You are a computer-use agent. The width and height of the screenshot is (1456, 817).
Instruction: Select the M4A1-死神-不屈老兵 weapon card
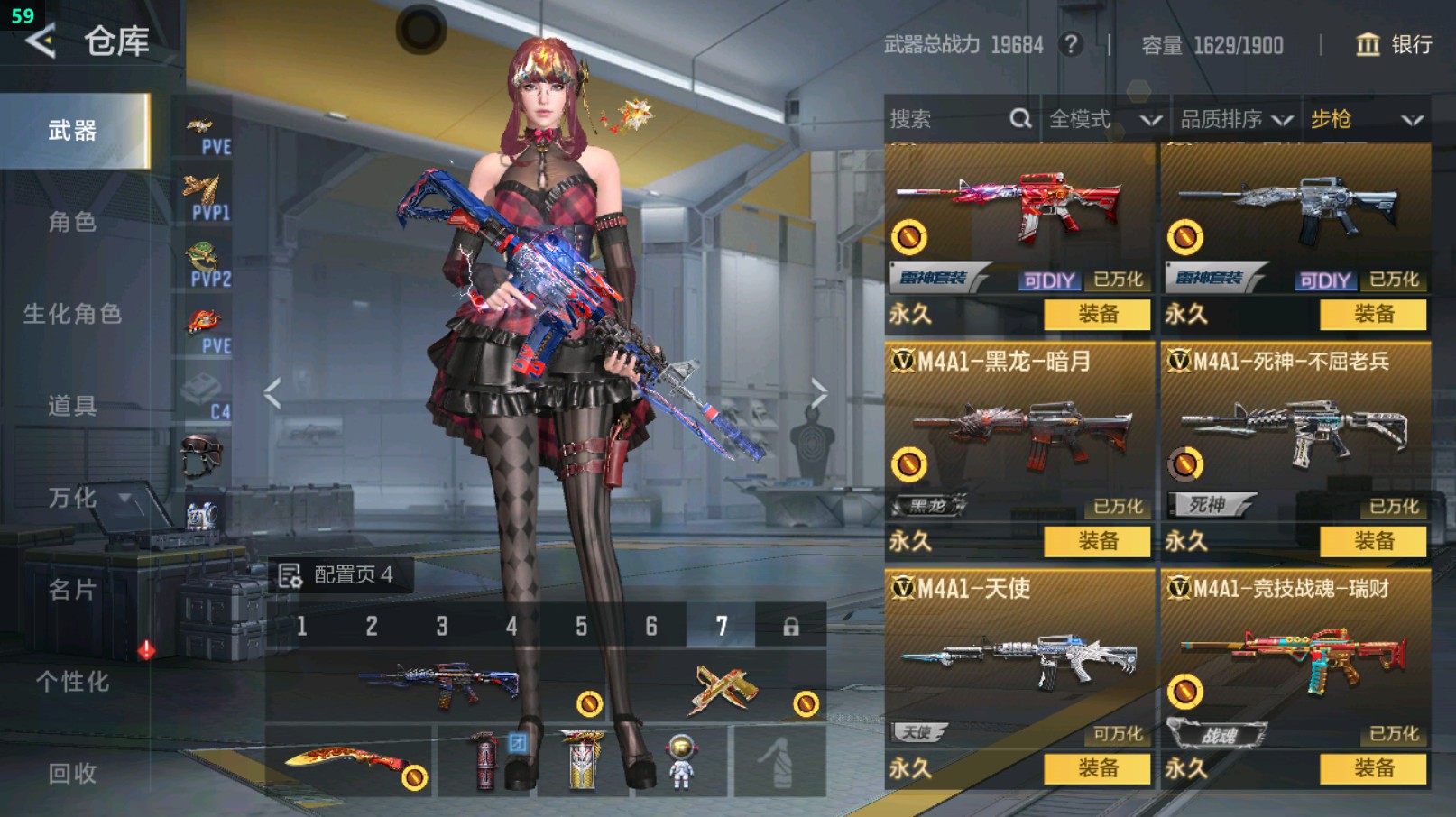1295,433
